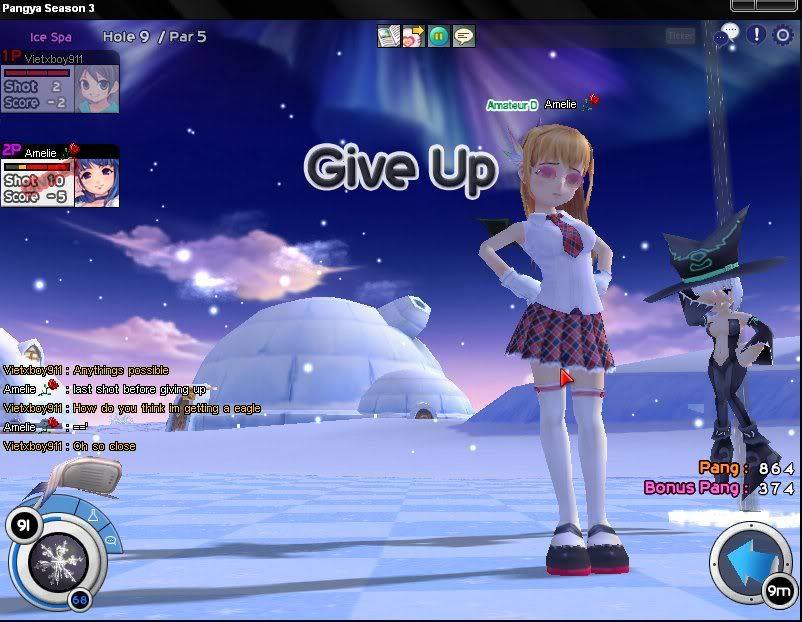Pause with the green pause button
Screen dimensions: 802x622
tap(439, 37)
